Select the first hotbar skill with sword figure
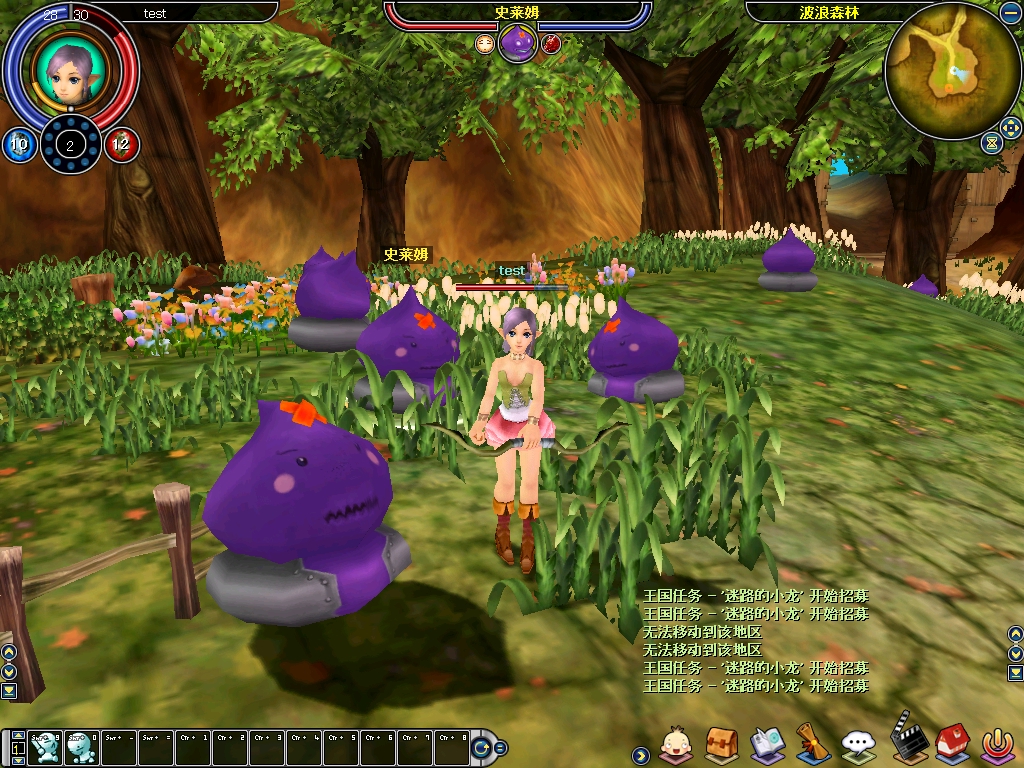The image size is (1024, 768). tap(45, 746)
